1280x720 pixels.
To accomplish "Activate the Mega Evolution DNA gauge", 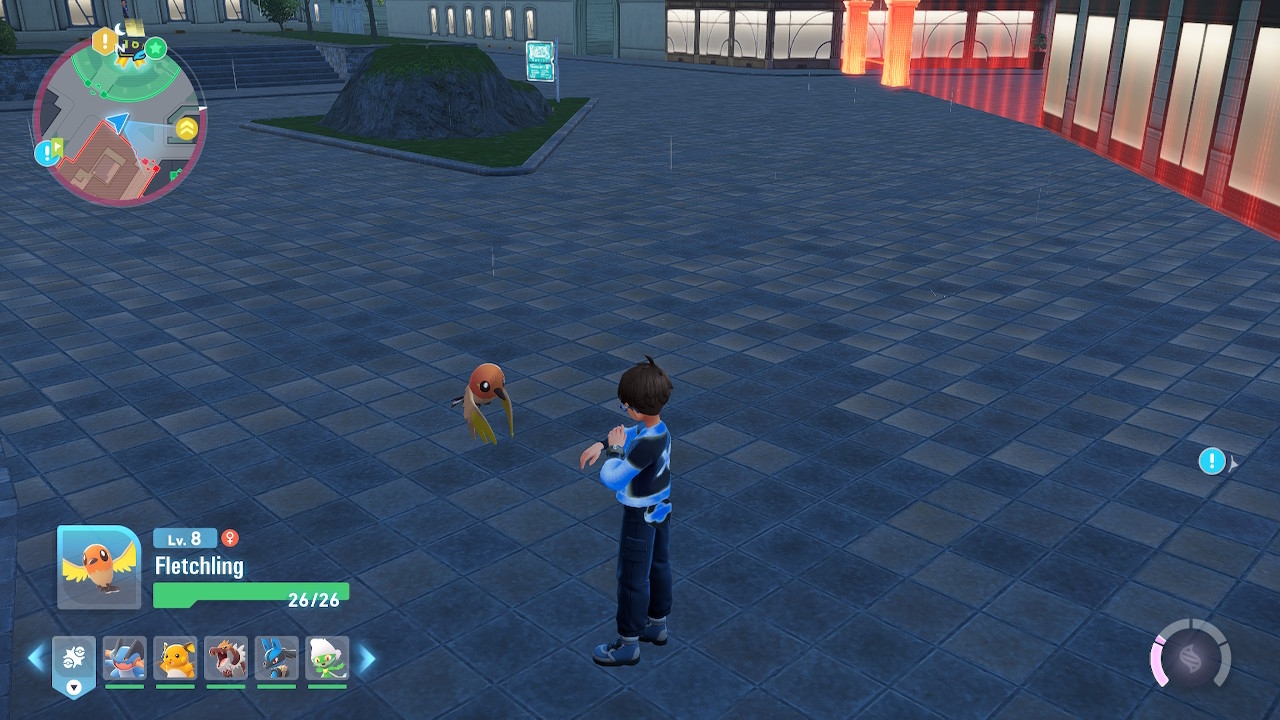I will pos(1191,659).
